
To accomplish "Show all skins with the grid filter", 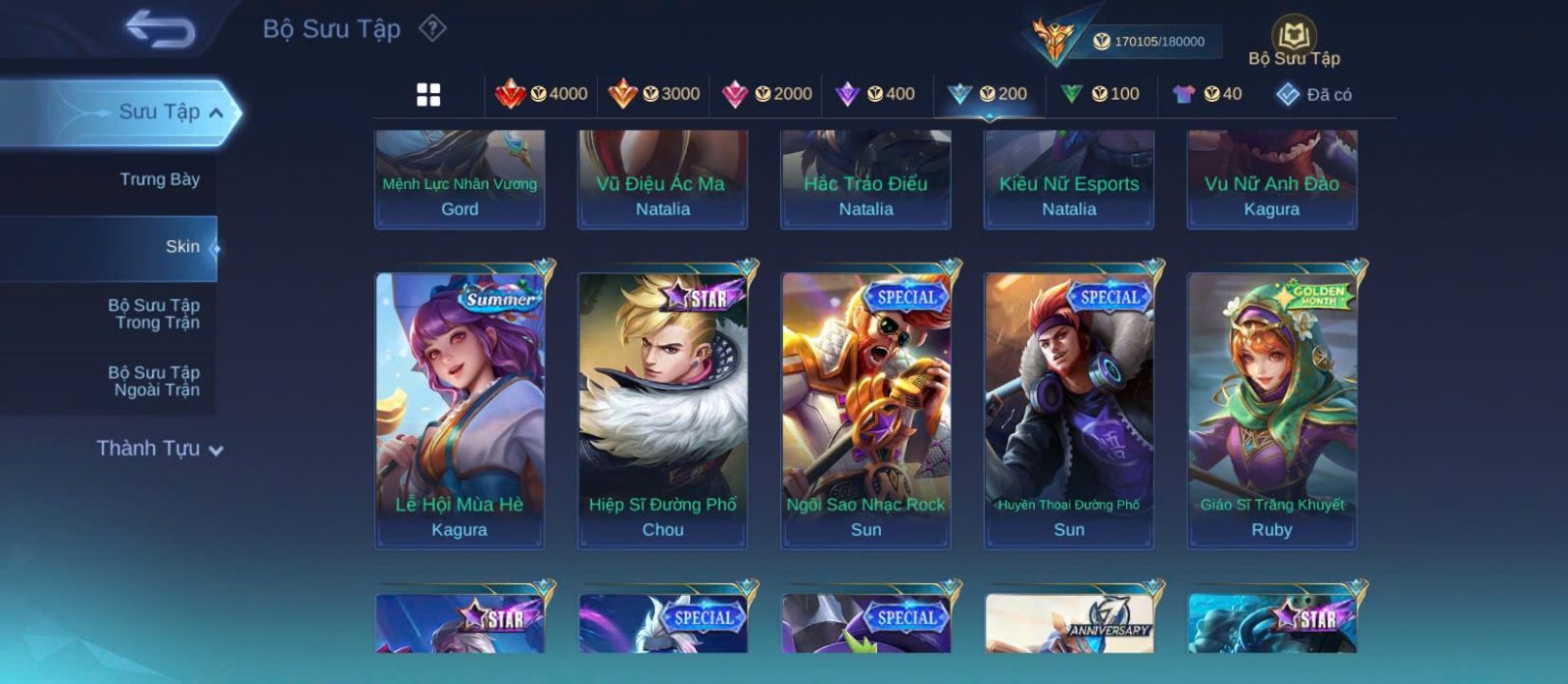I will 428,94.
